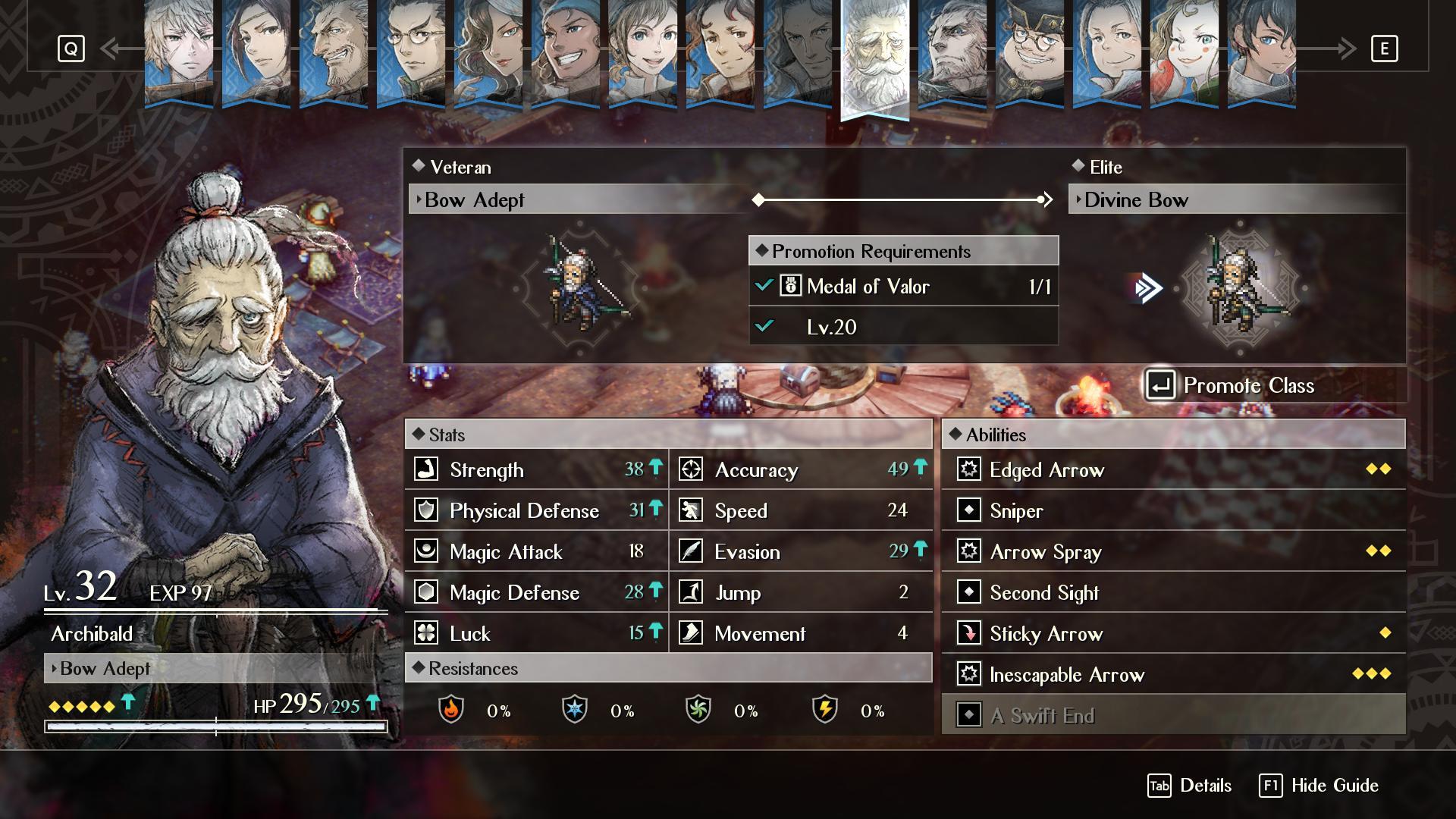Image resolution: width=1456 pixels, height=819 pixels.
Task: Open the Bow Adept veteran class entry
Action: 576,200
